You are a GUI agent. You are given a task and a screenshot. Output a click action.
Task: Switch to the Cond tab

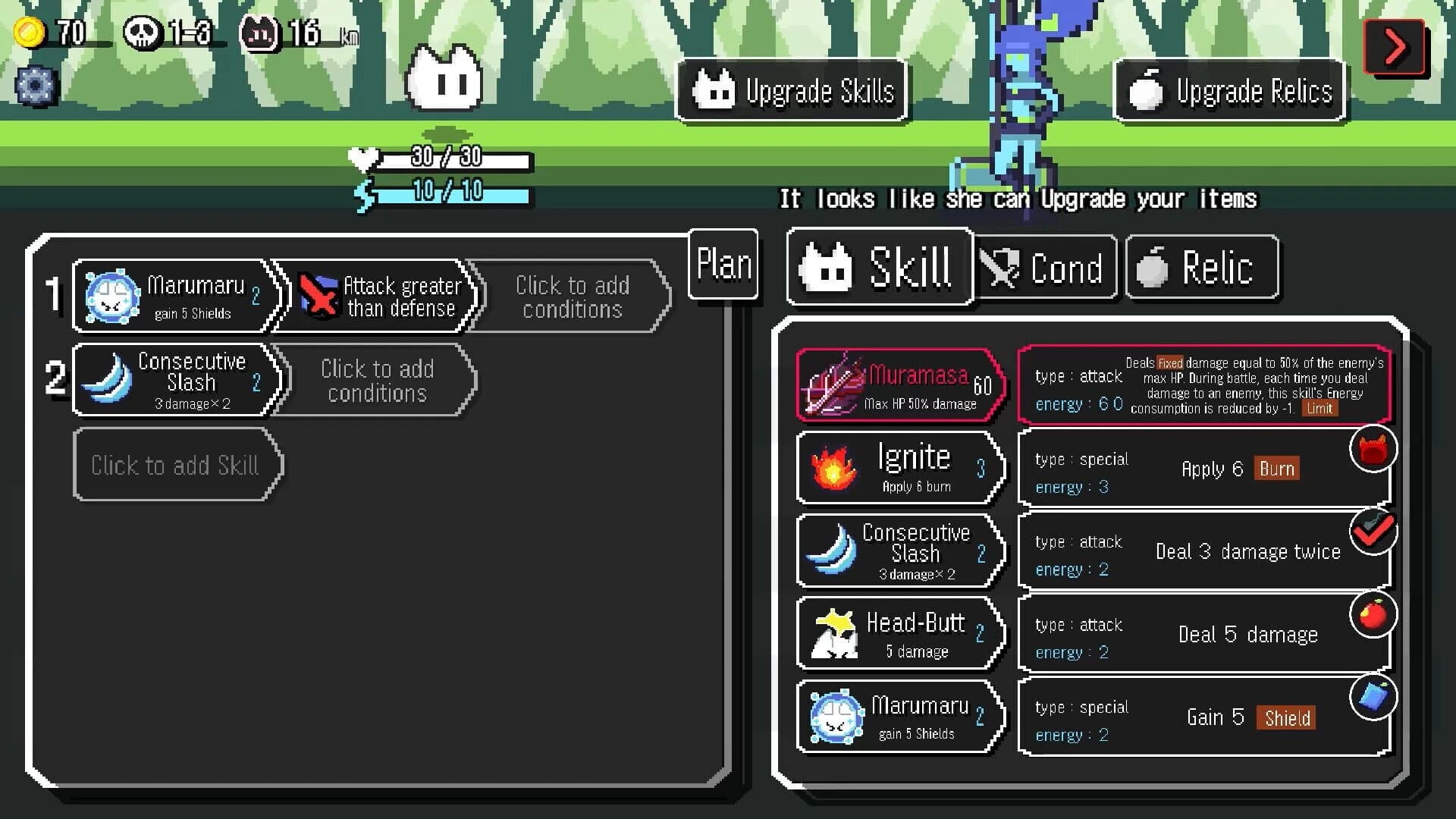1045,267
